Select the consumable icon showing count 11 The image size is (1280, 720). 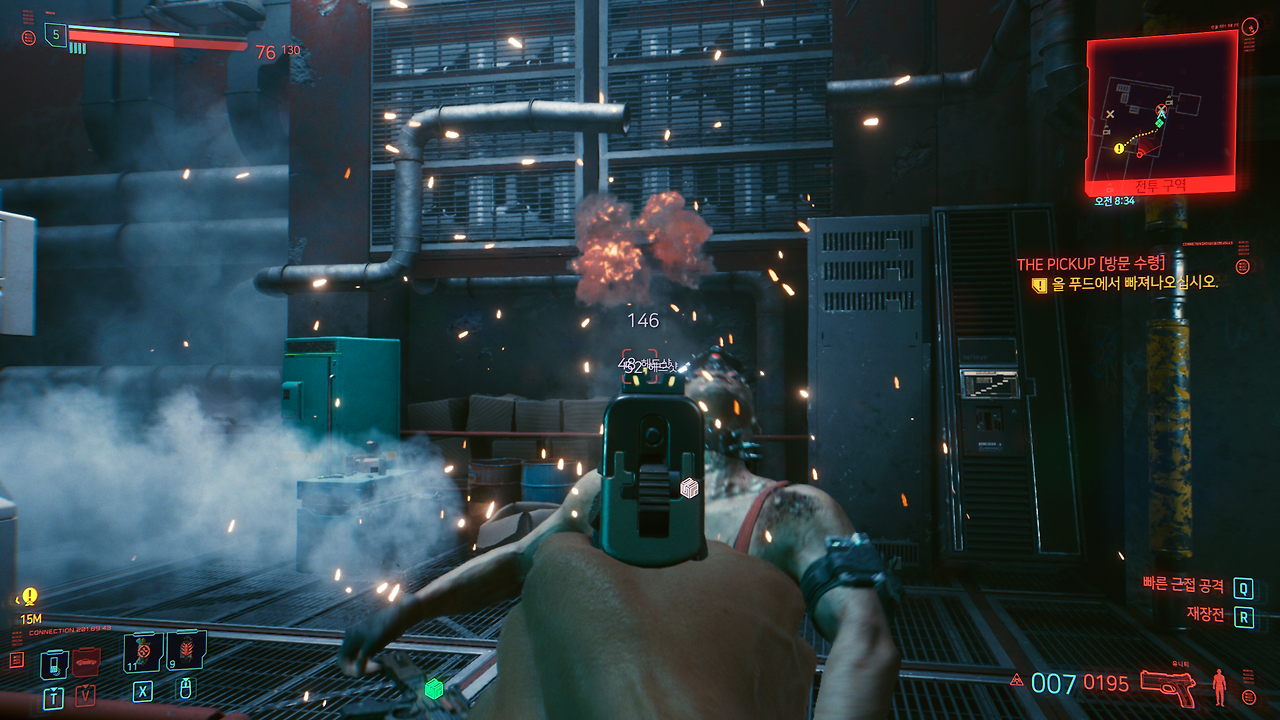click(143, 651)
